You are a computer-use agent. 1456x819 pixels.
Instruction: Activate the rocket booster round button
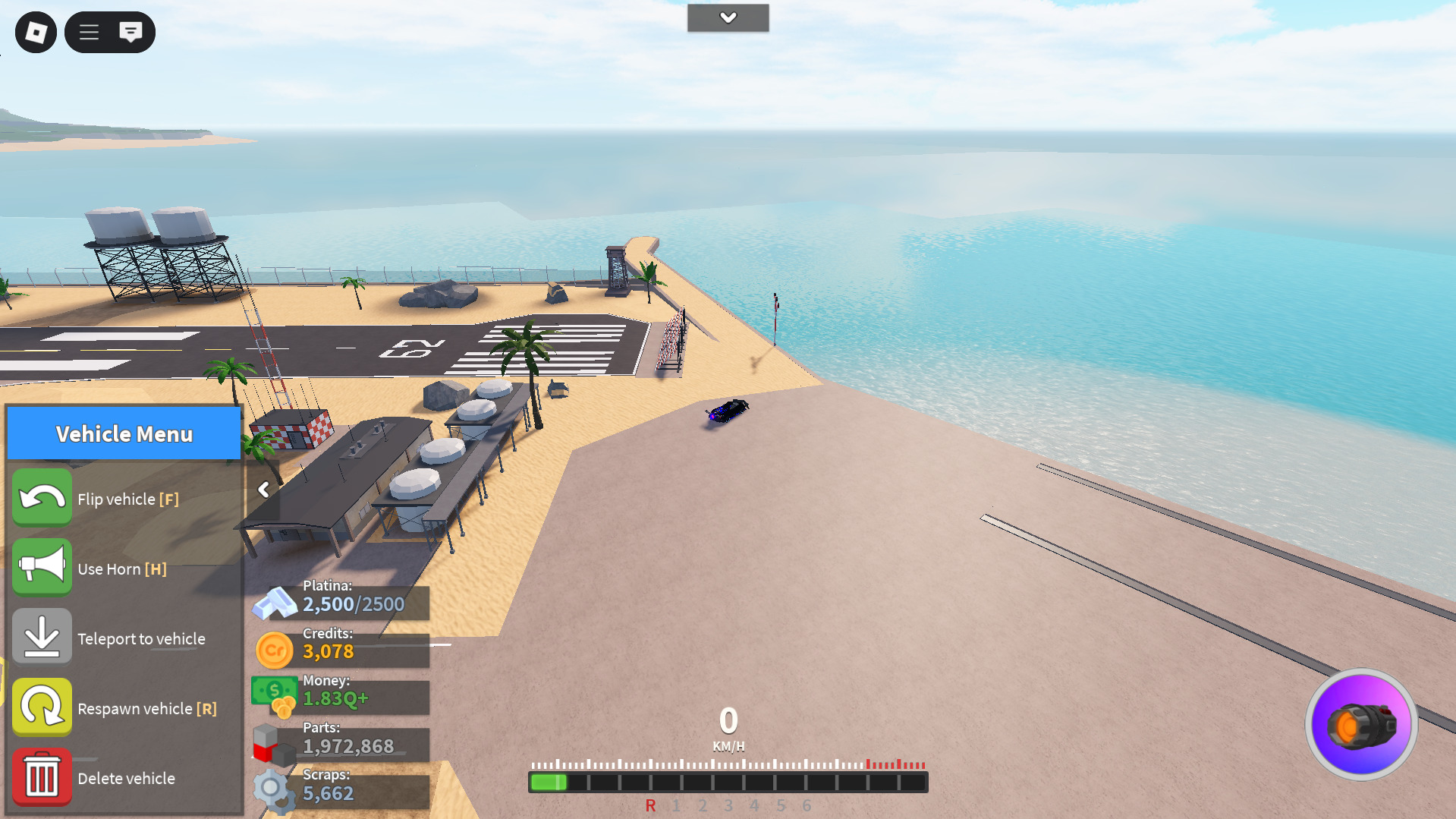tap(1361, 725)
